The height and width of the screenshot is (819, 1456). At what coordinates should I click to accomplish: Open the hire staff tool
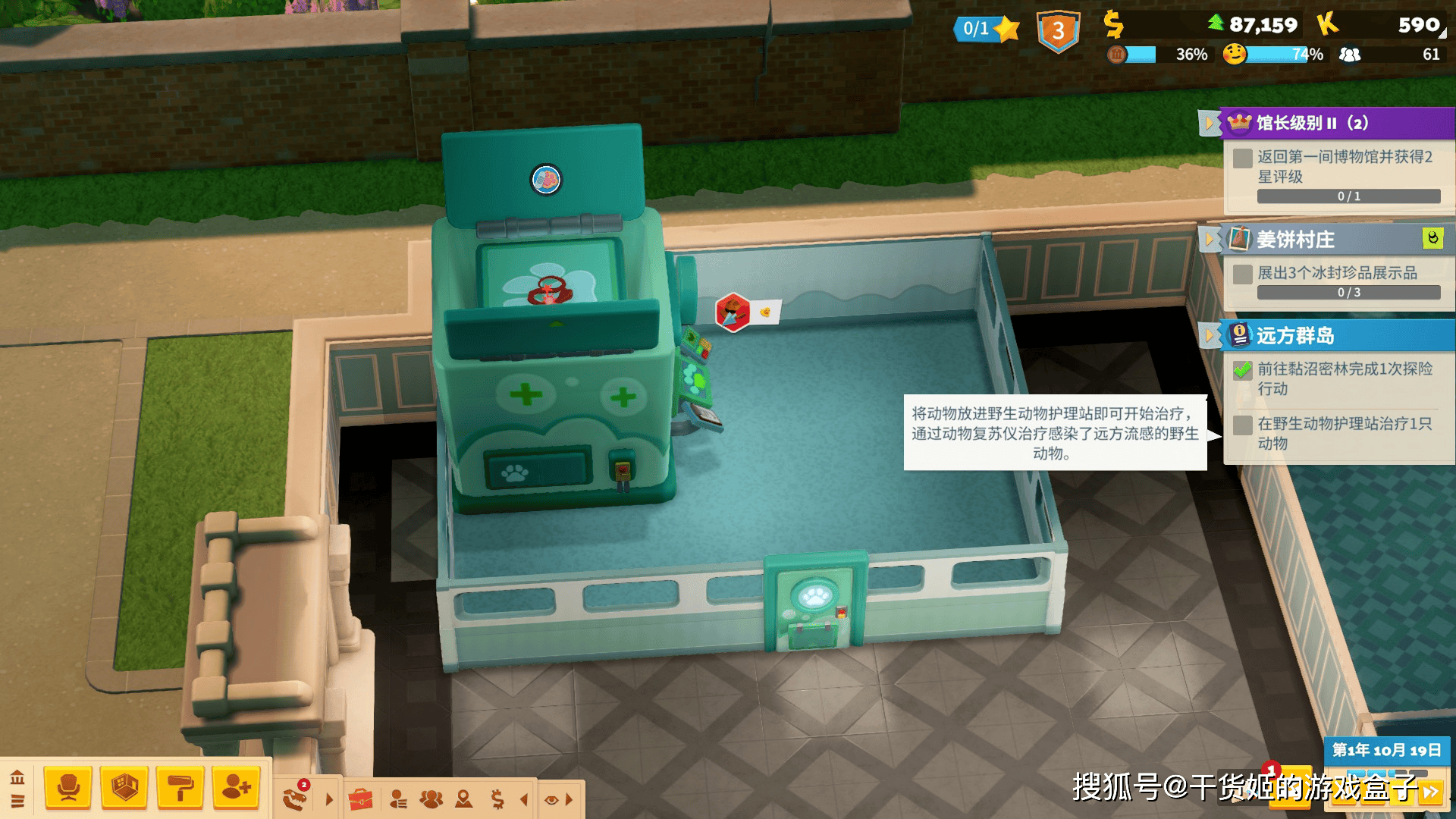point(234,787)
